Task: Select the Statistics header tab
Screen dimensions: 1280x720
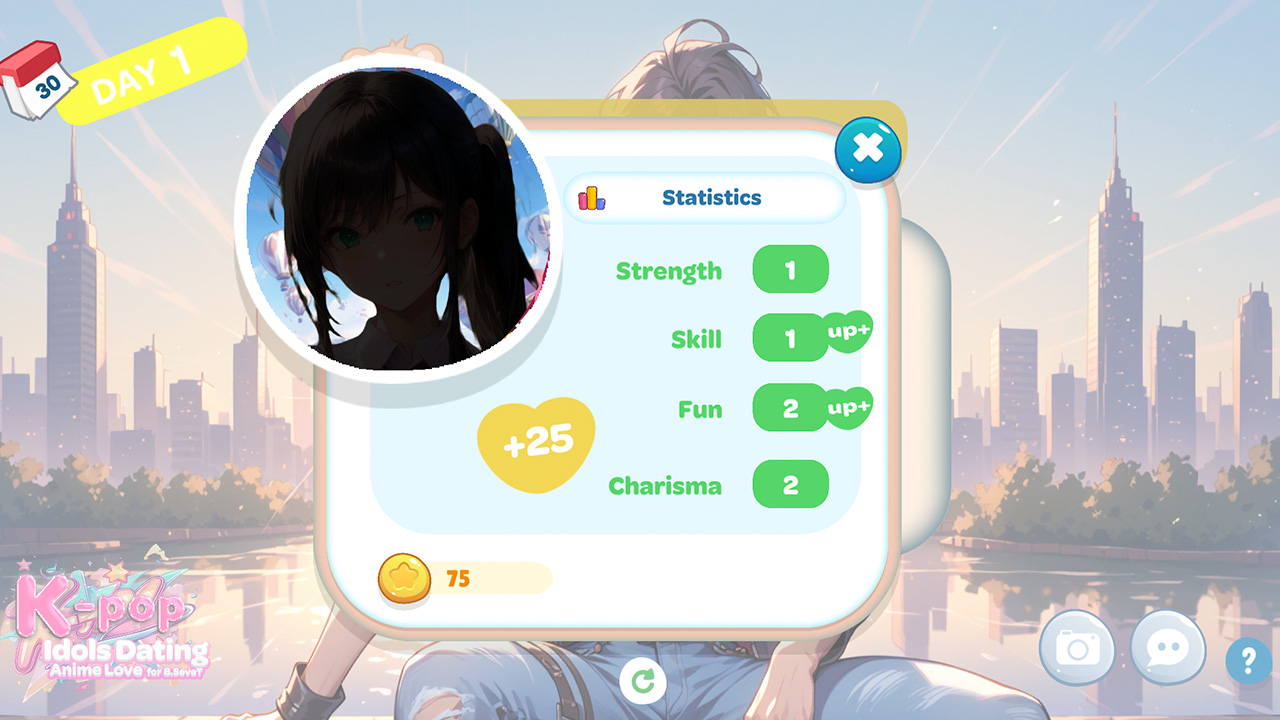Action: click(710, 198)
